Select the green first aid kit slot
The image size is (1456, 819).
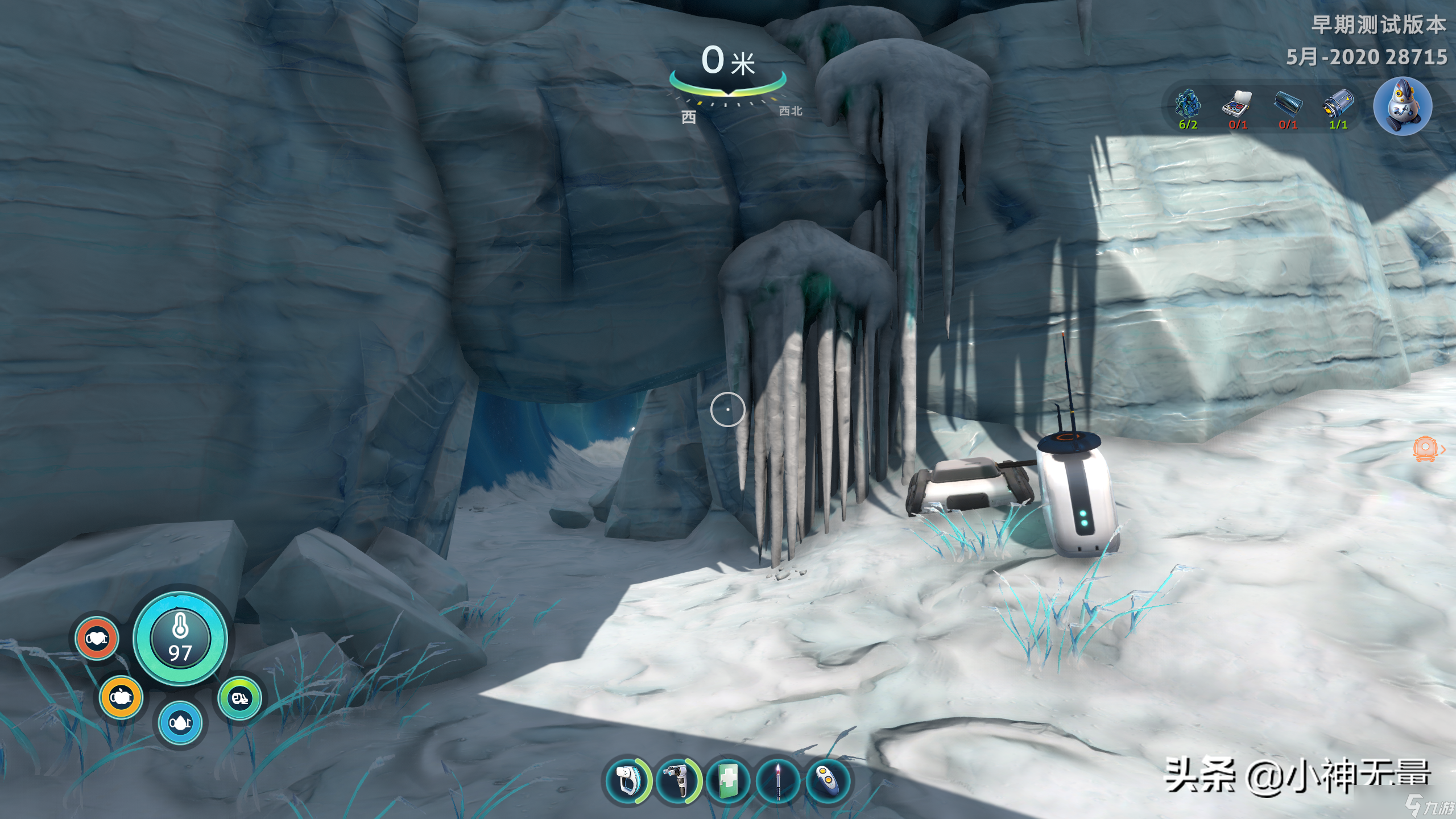(x=729, y=780)
